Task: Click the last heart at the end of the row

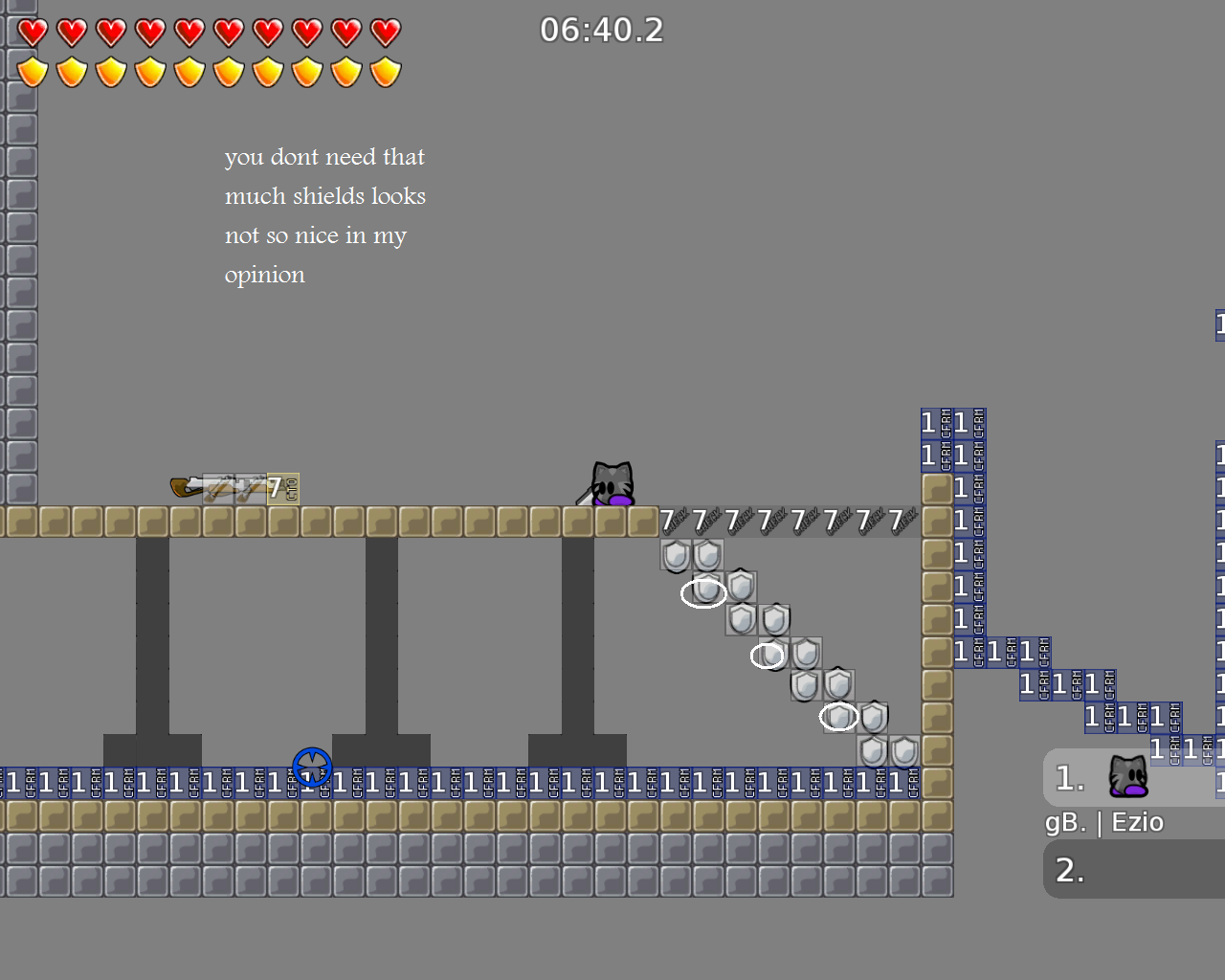Action: tap(385, 32)
